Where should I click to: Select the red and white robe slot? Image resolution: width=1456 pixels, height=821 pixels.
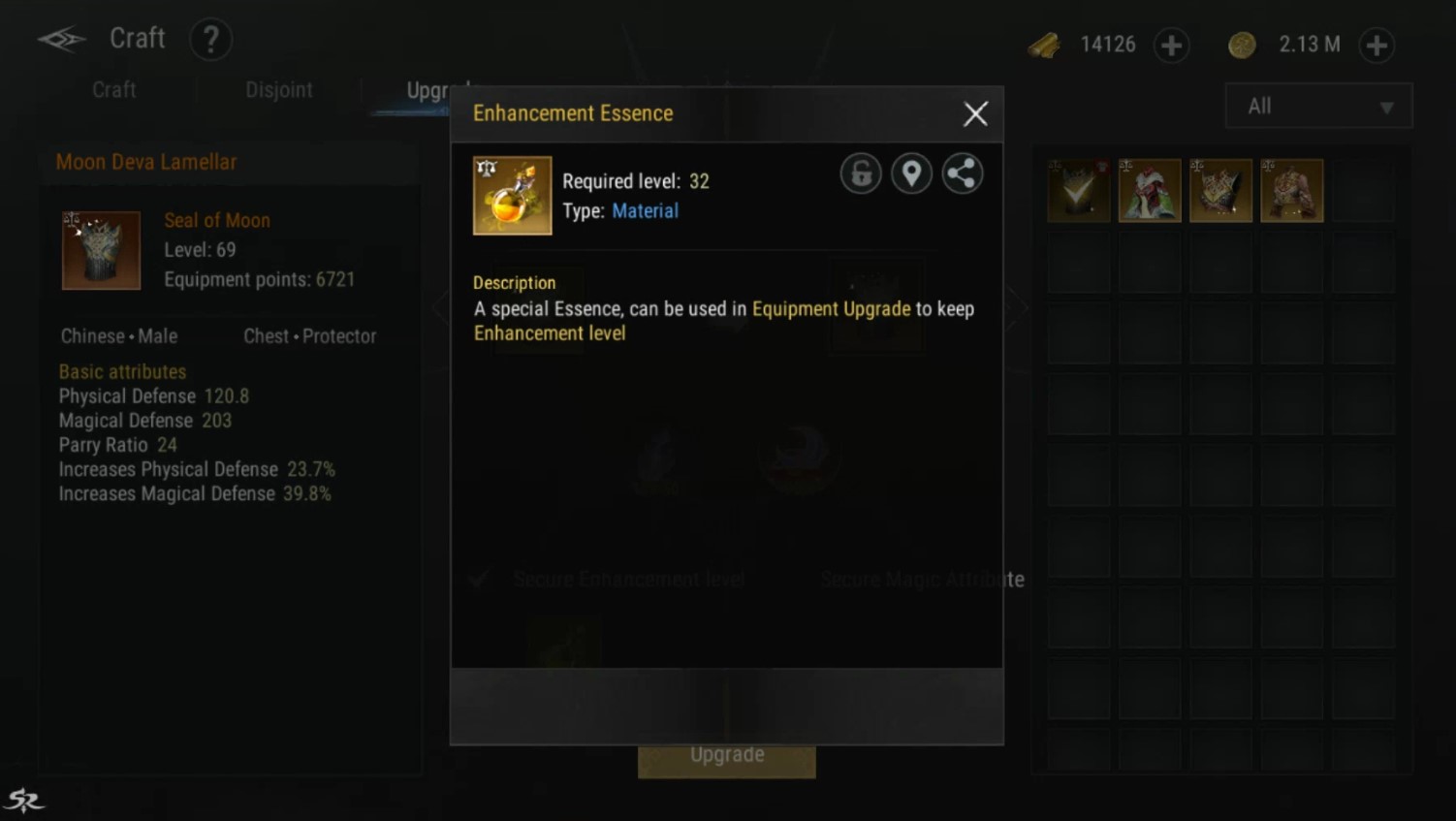(1150, 191)
